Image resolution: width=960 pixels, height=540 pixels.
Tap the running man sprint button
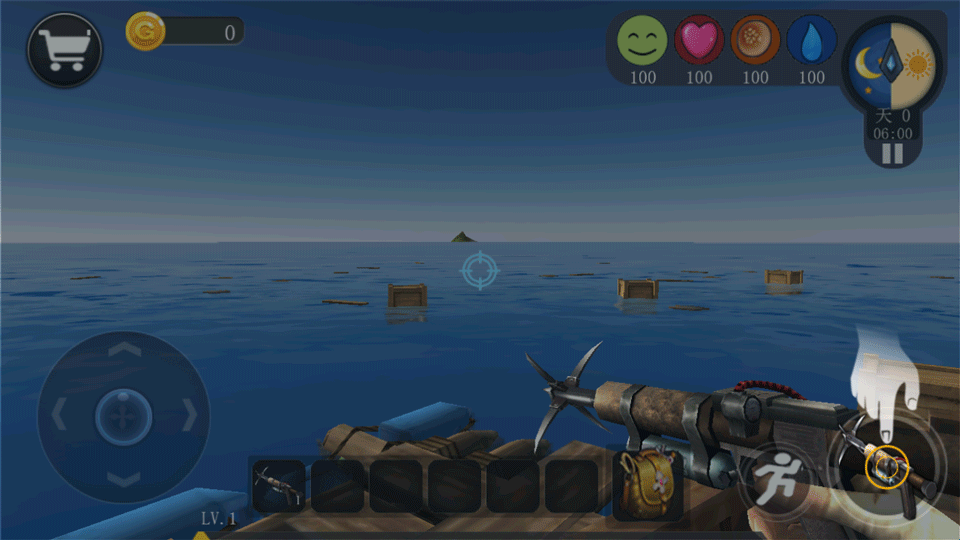click(774, 477)
